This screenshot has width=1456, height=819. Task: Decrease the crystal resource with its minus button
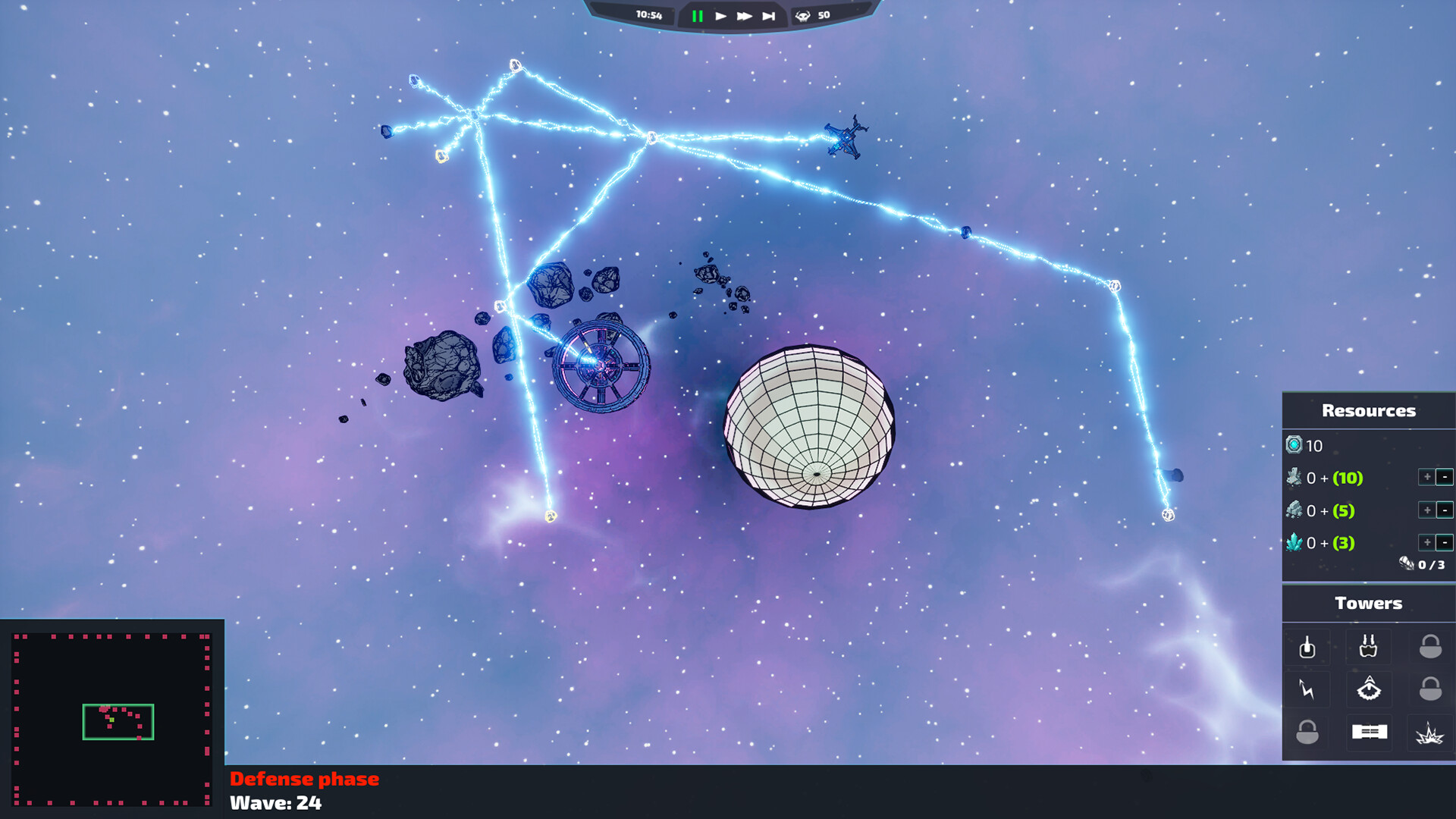(1443, 543)
